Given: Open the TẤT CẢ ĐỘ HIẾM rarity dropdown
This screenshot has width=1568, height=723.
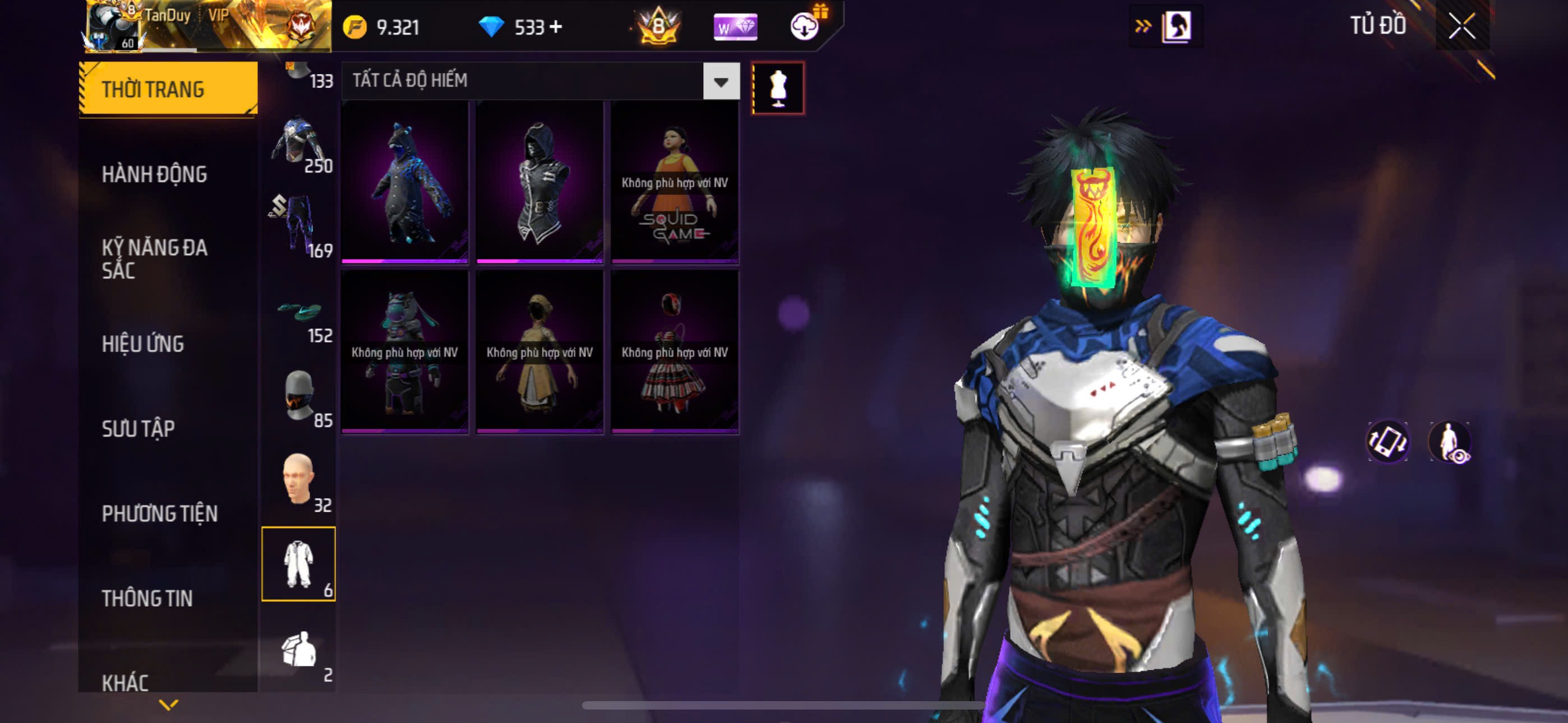Looking at the screenshot, I should click(721, 81).
